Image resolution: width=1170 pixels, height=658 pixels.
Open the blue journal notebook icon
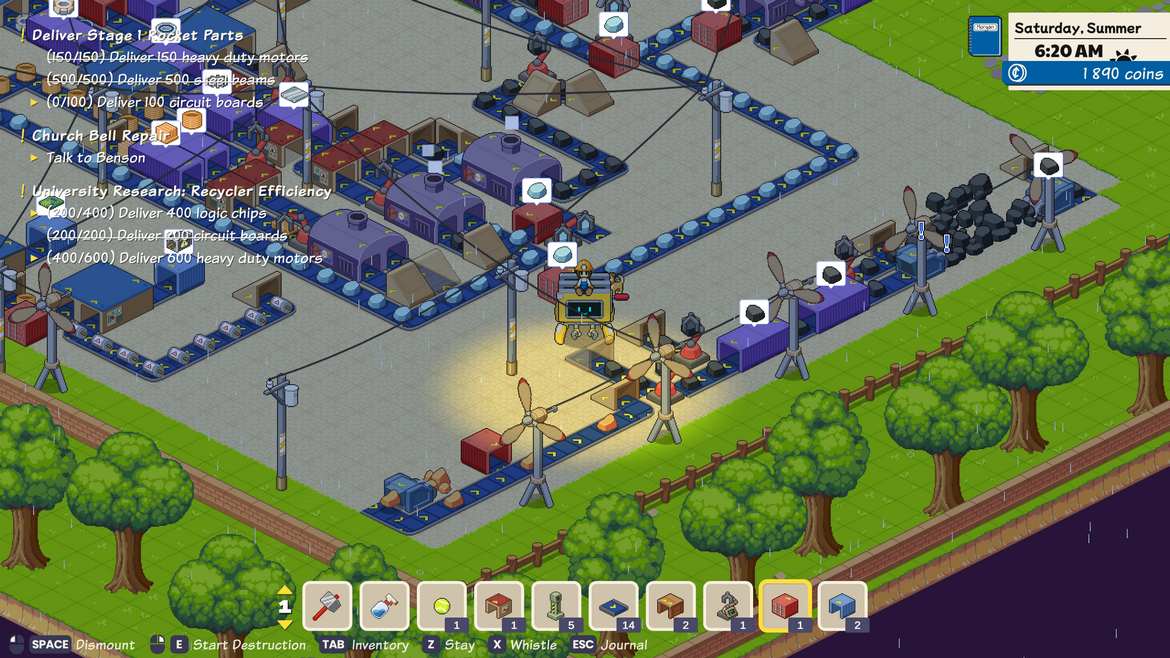(x=985, y=37)
